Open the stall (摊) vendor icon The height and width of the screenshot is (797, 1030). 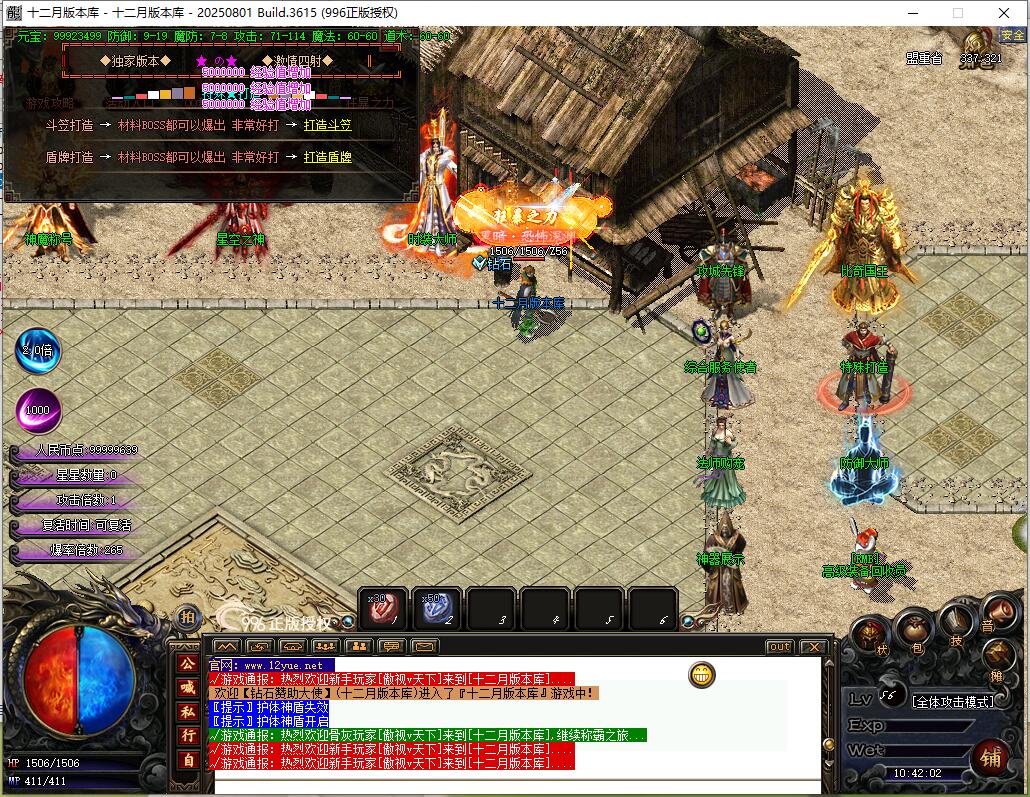[x=998, y=655]
